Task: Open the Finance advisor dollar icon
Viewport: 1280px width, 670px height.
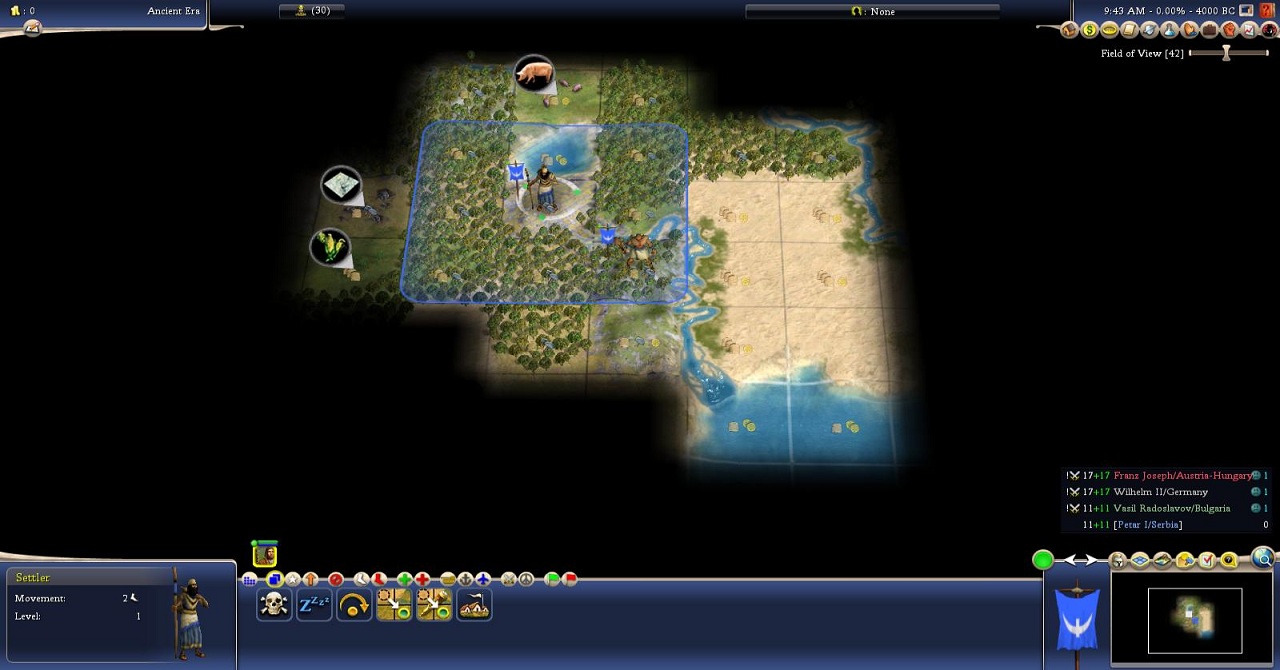Action: (1089, 30)
